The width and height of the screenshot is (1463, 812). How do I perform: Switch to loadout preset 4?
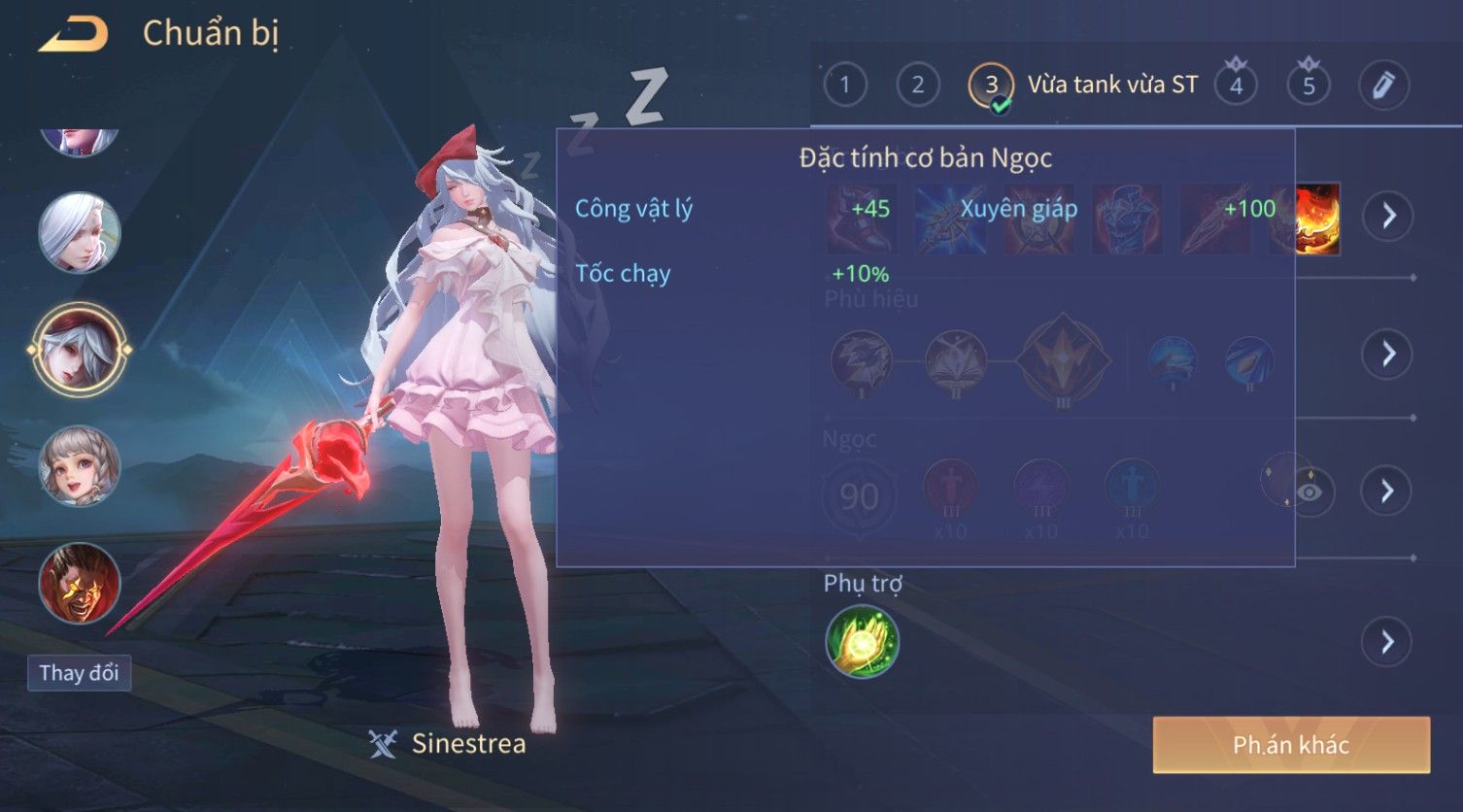pos(1236,85)
